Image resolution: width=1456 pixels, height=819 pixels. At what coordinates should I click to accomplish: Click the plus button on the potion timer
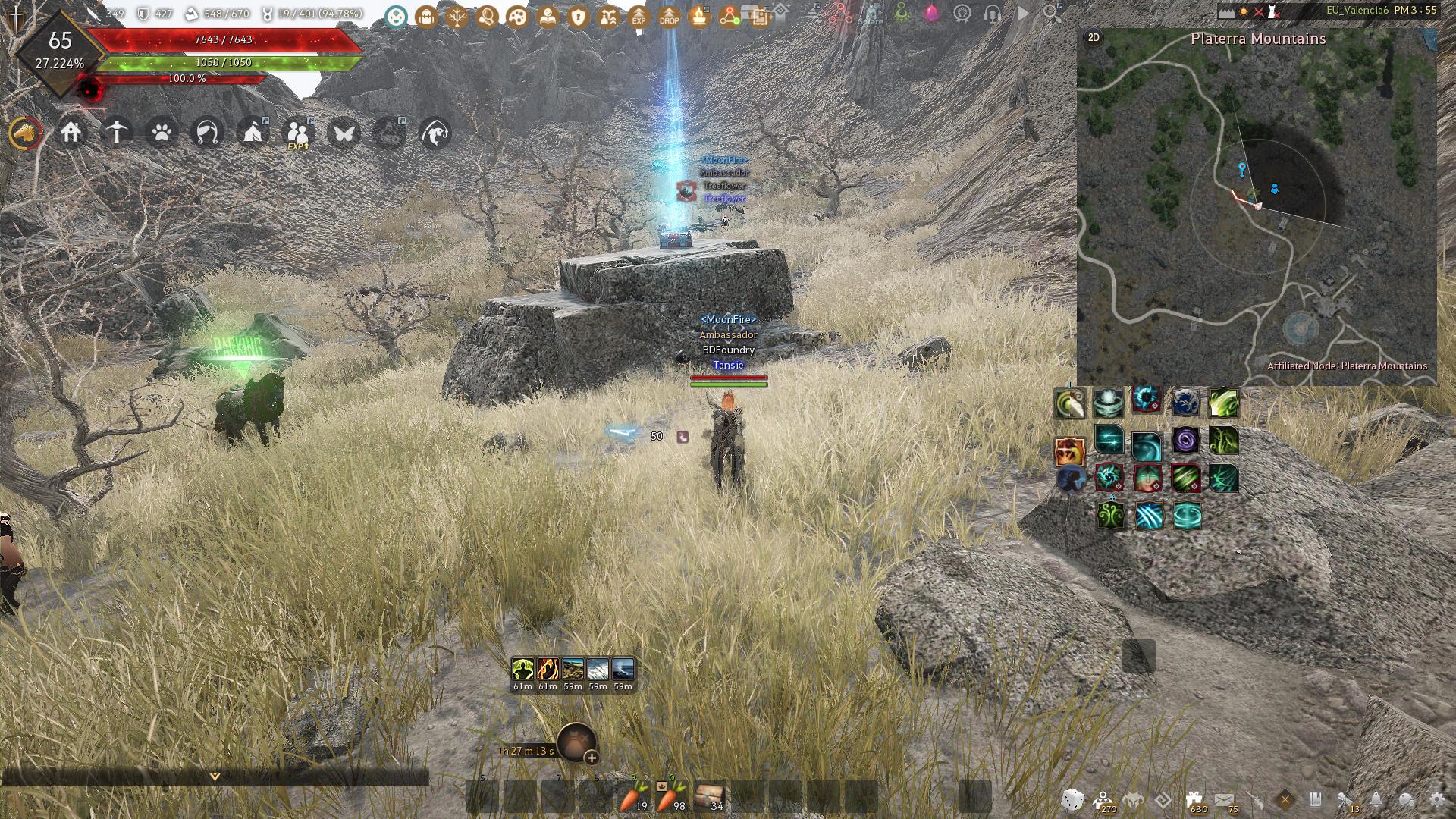point(591,757)
